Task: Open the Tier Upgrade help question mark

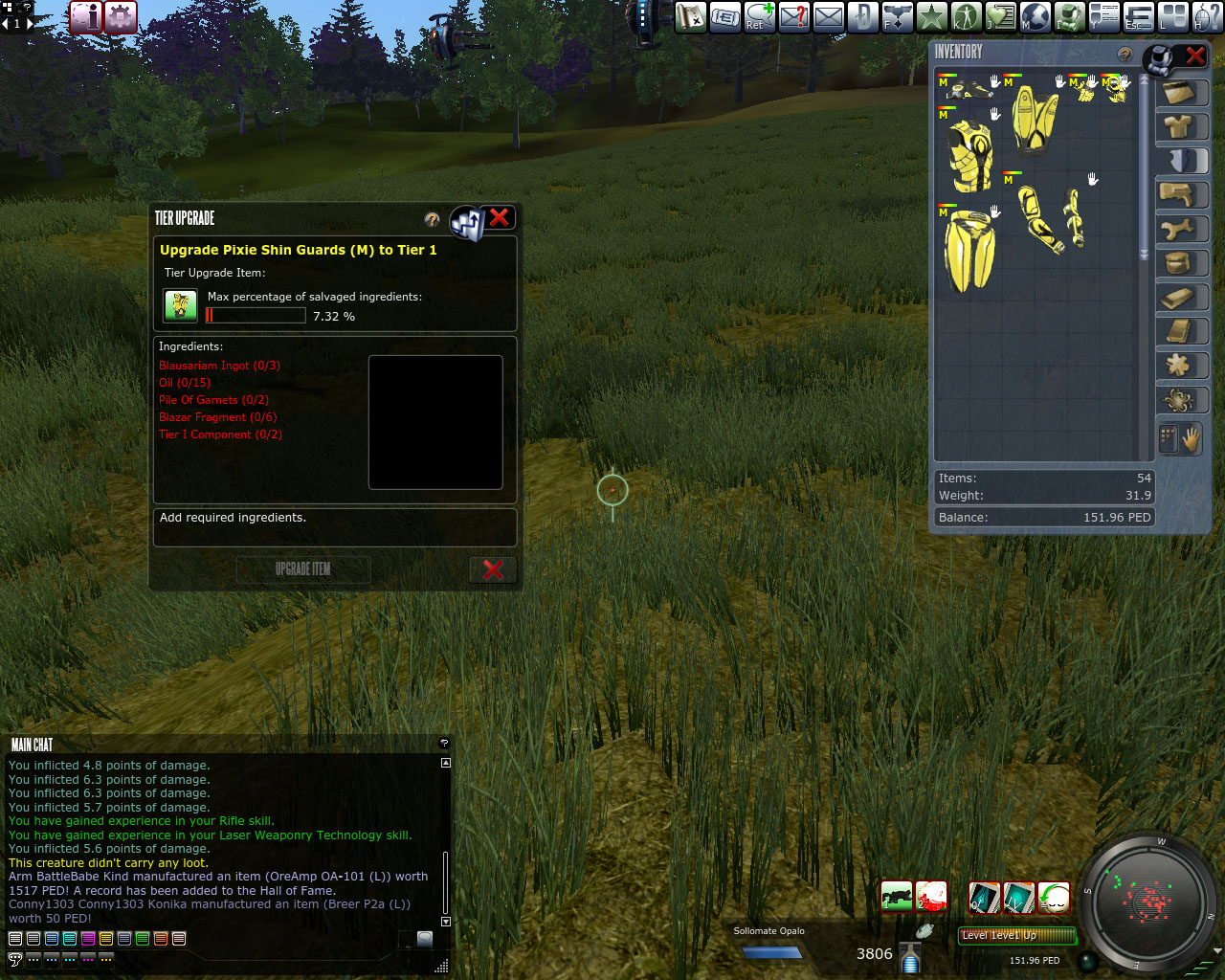Action: pos(433,220)
